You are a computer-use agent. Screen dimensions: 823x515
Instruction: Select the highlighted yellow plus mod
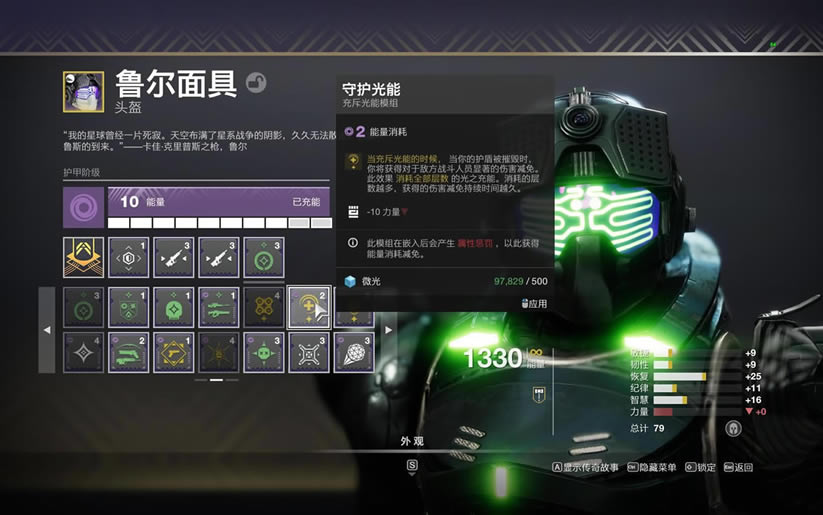point(309,307)
